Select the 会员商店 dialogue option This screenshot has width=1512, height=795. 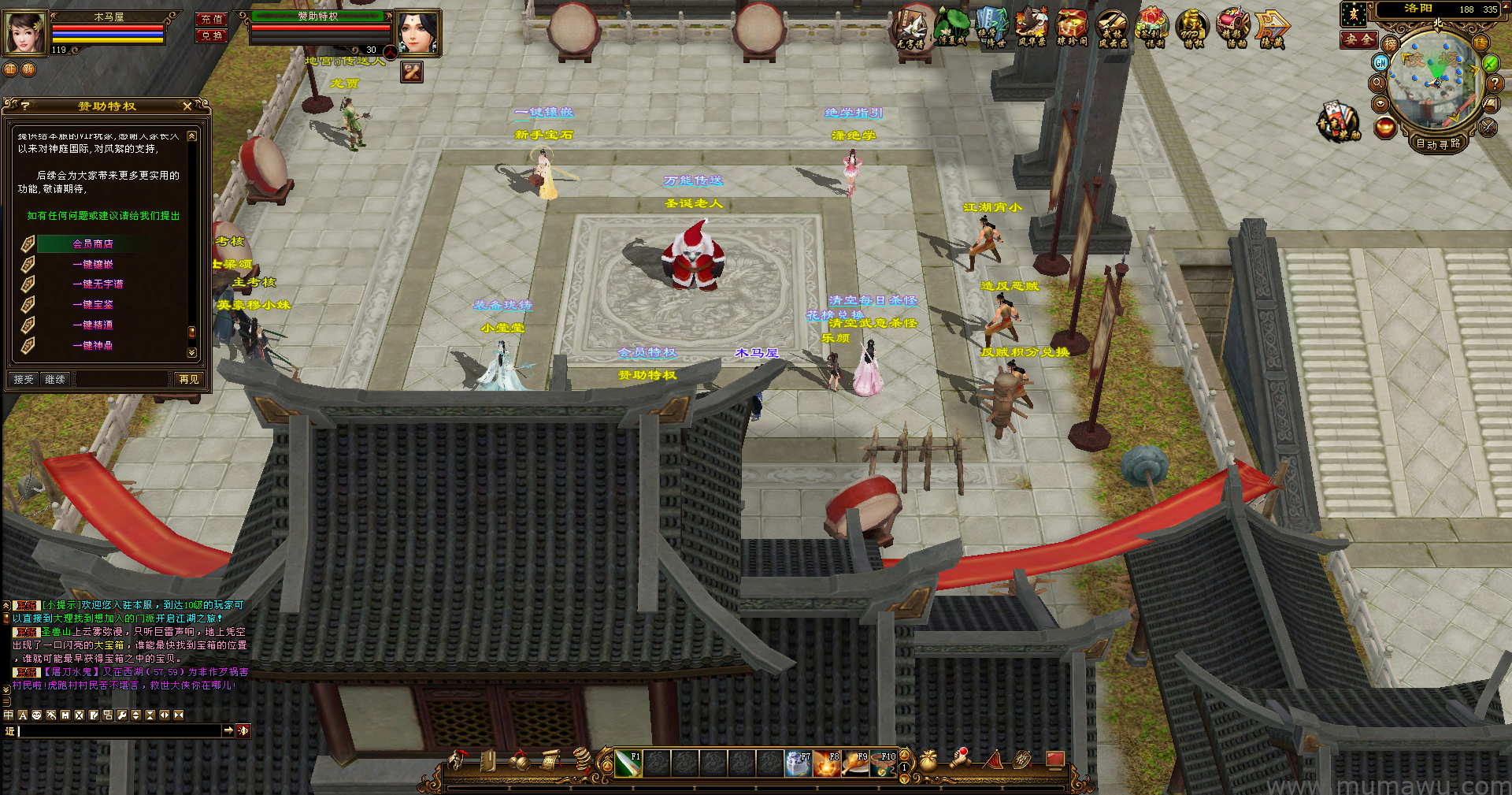(x=93, y=244)
